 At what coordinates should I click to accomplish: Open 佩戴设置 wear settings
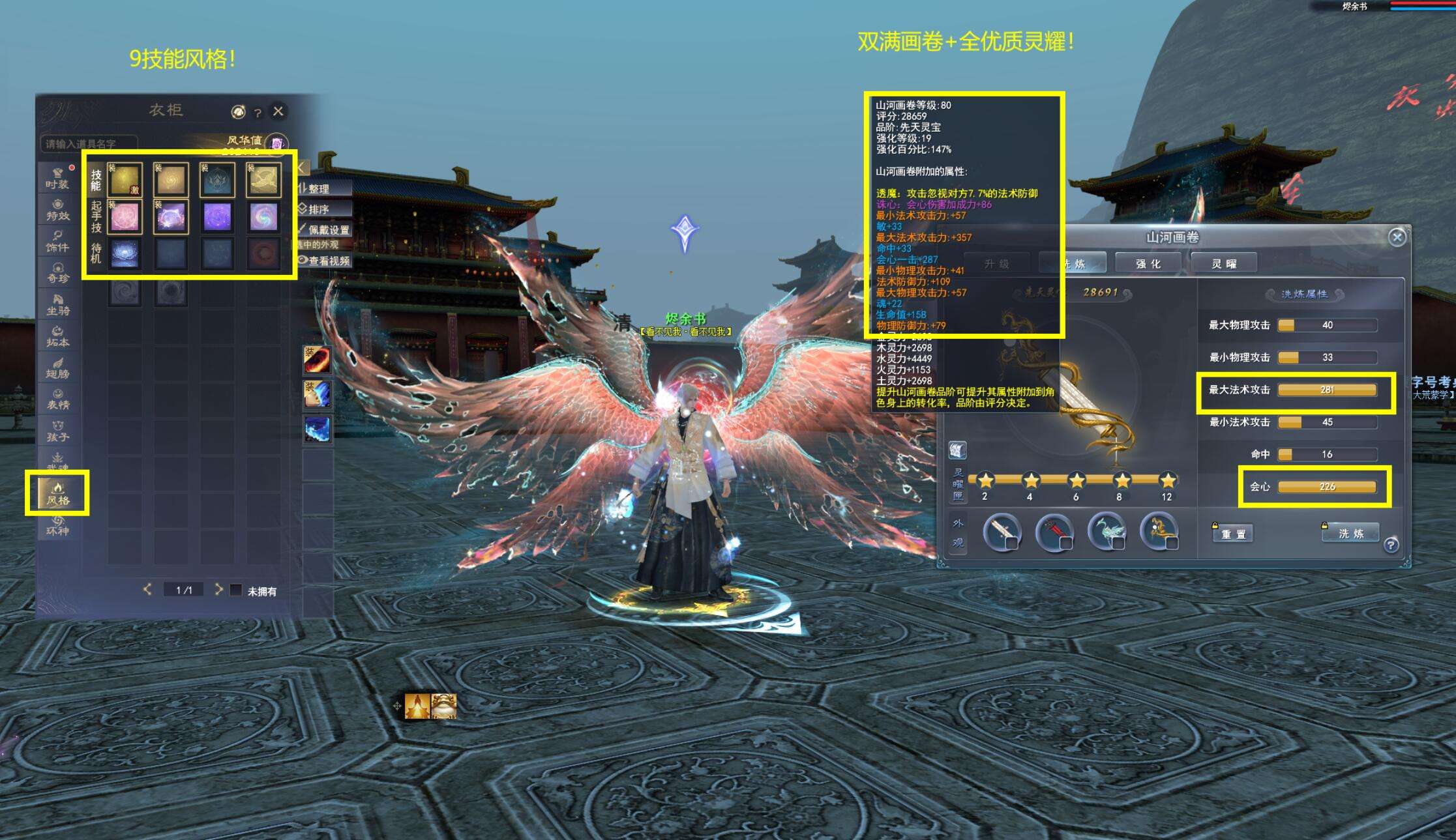325,229
